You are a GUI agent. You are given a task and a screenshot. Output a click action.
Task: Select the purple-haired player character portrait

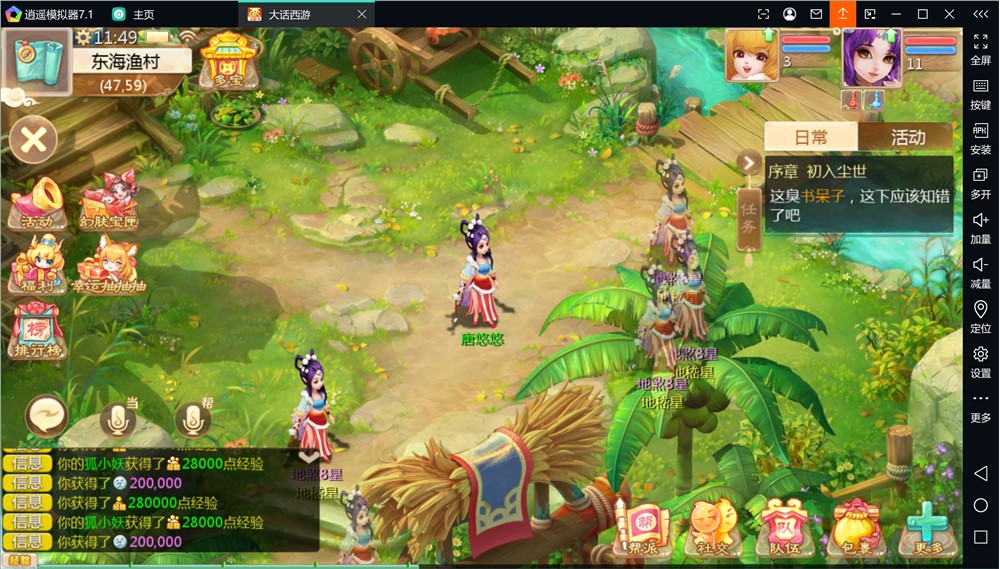871,58
